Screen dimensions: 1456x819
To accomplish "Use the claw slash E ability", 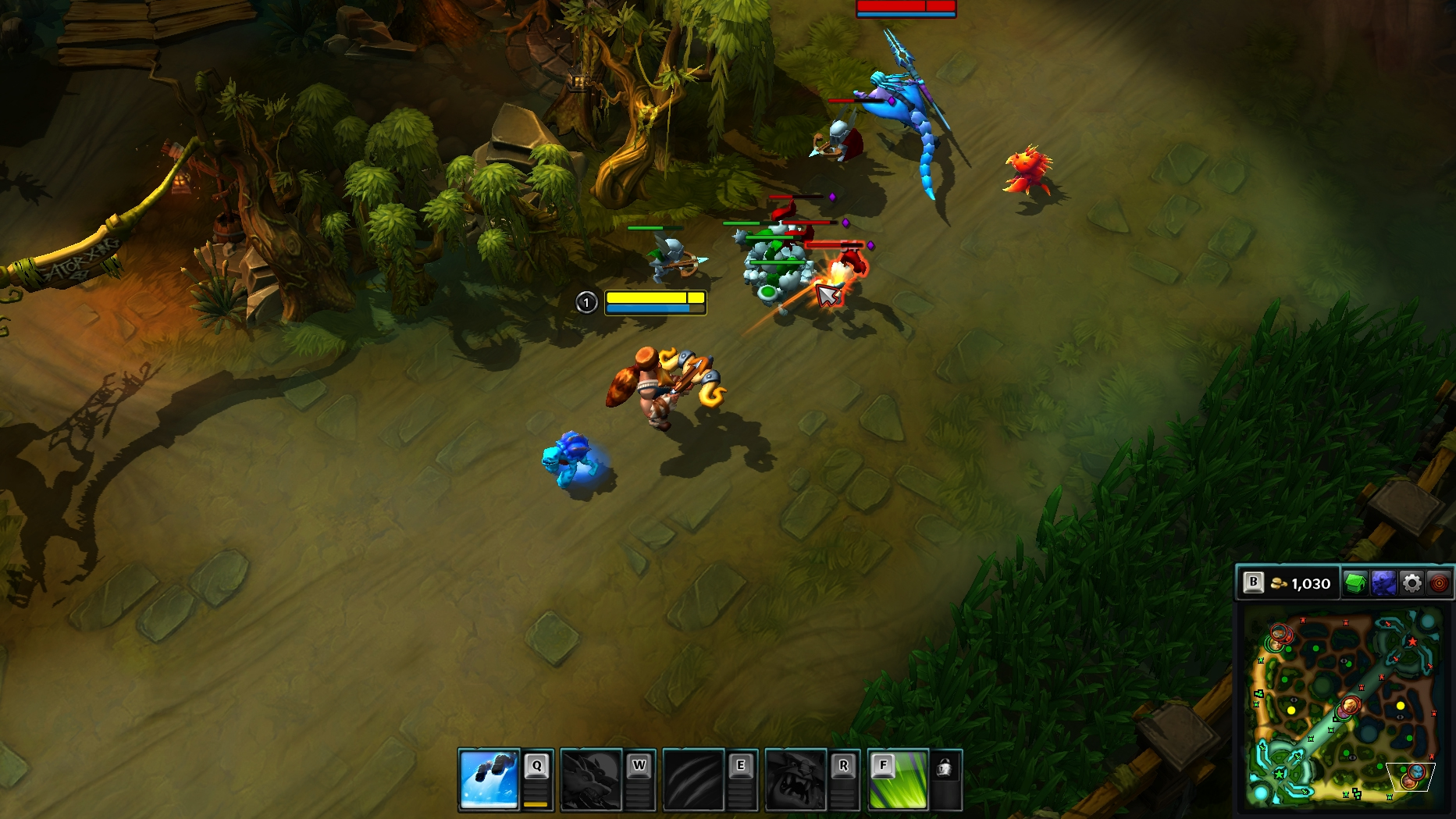I will pyautogui.click(x=693, y=779).
